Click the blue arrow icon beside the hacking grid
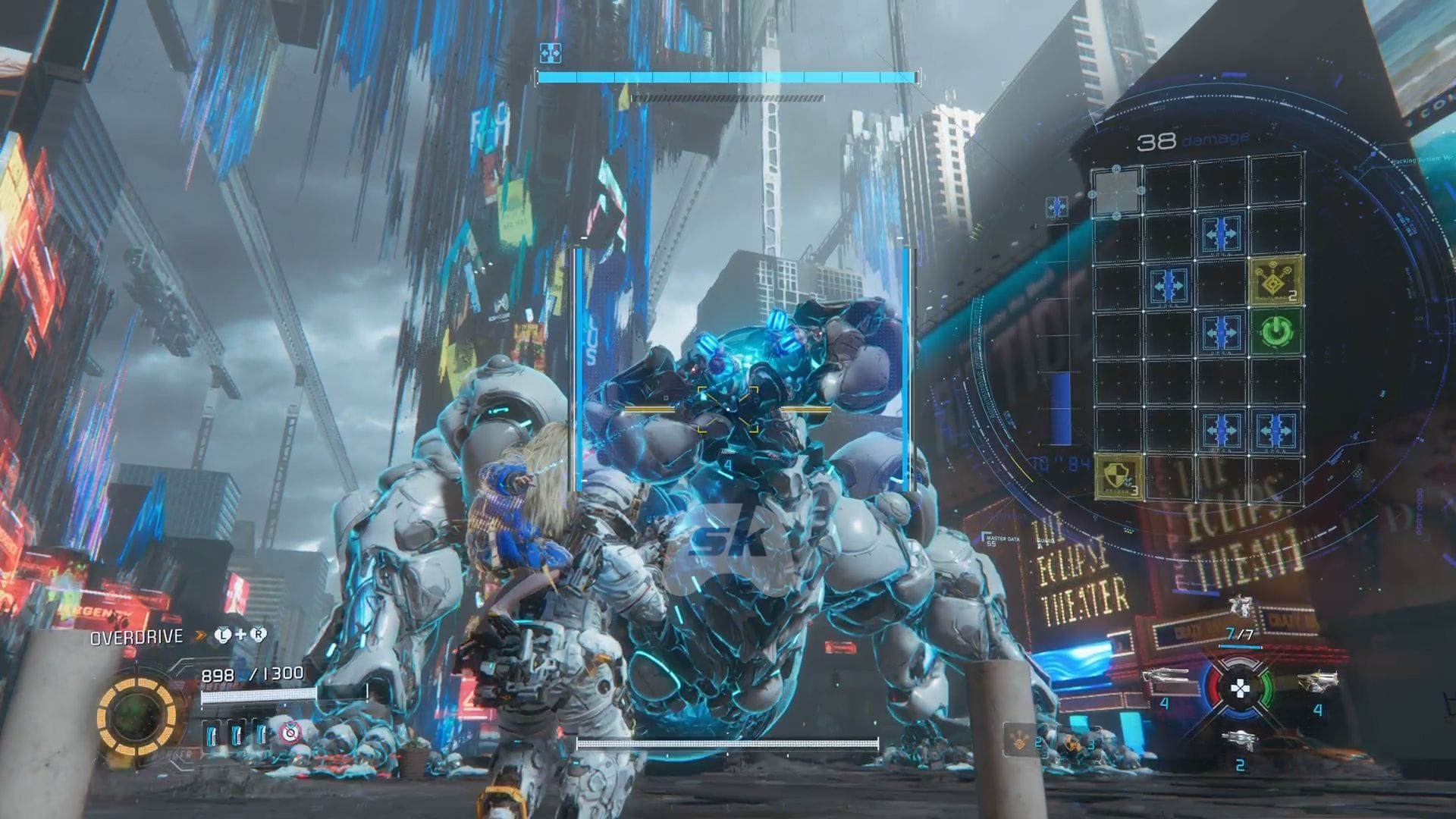 (x=1056, y=206)
